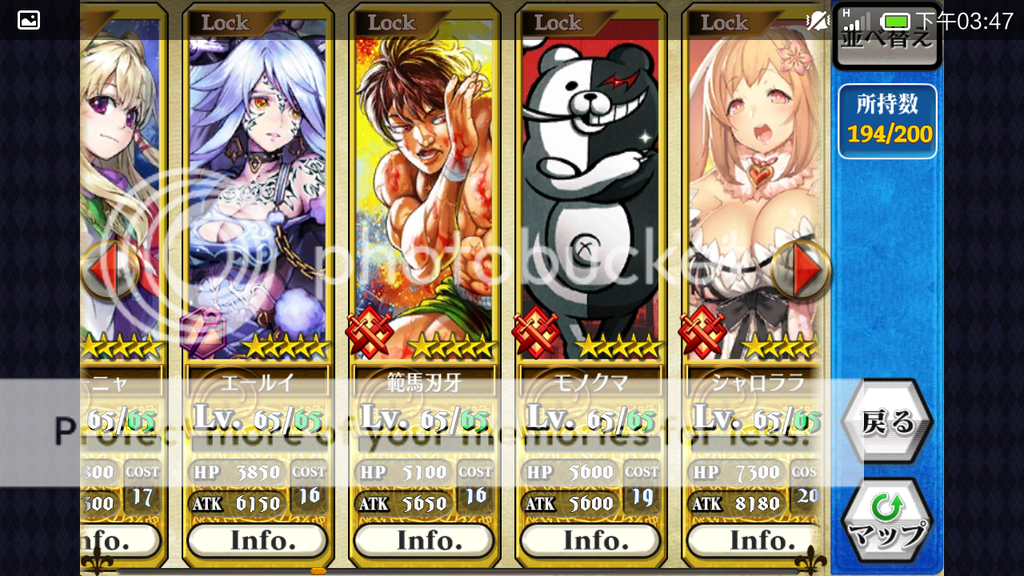Viewport: 1024px width, 576px height.
Task: Show the next cards with the right arrow
Action: click(803, 271)
